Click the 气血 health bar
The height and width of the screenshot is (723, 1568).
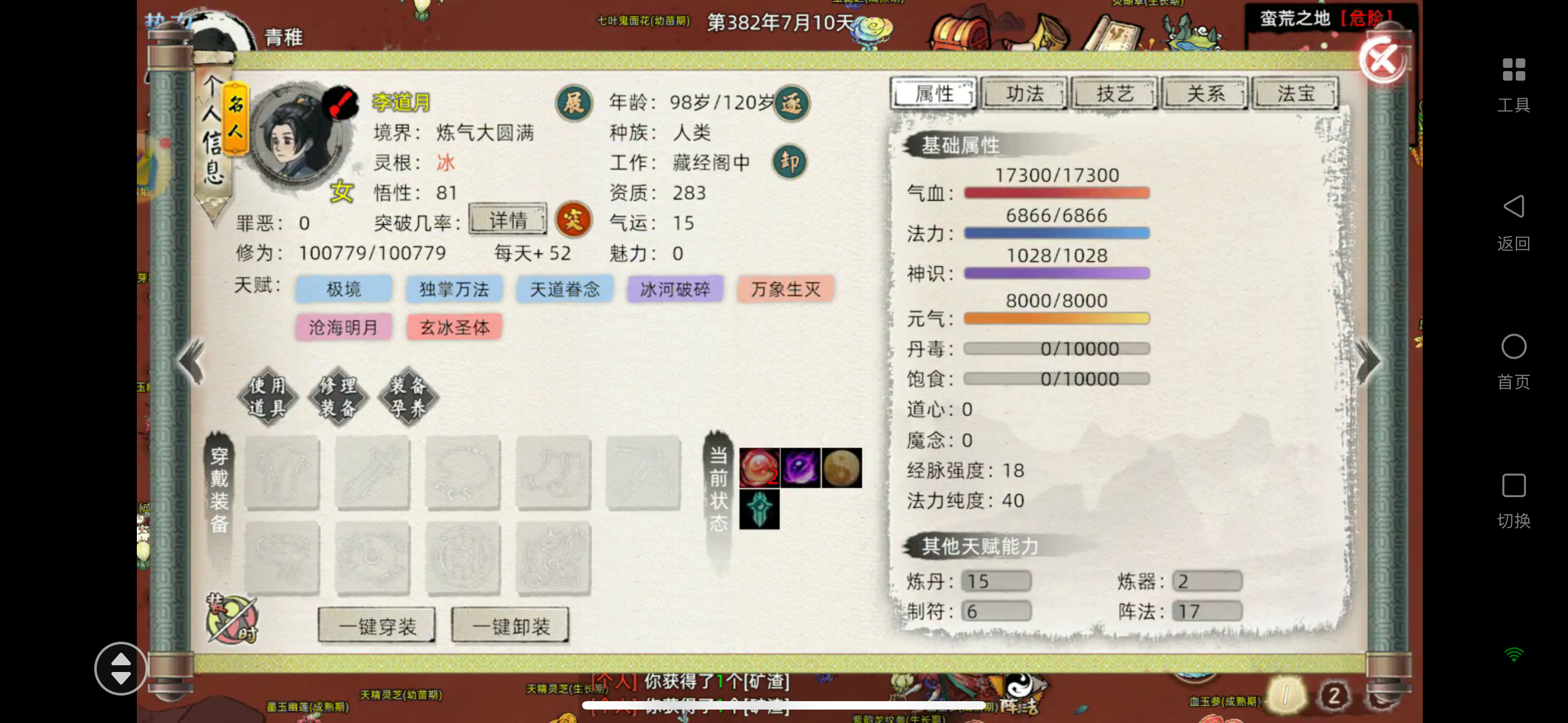[1056, 192]
